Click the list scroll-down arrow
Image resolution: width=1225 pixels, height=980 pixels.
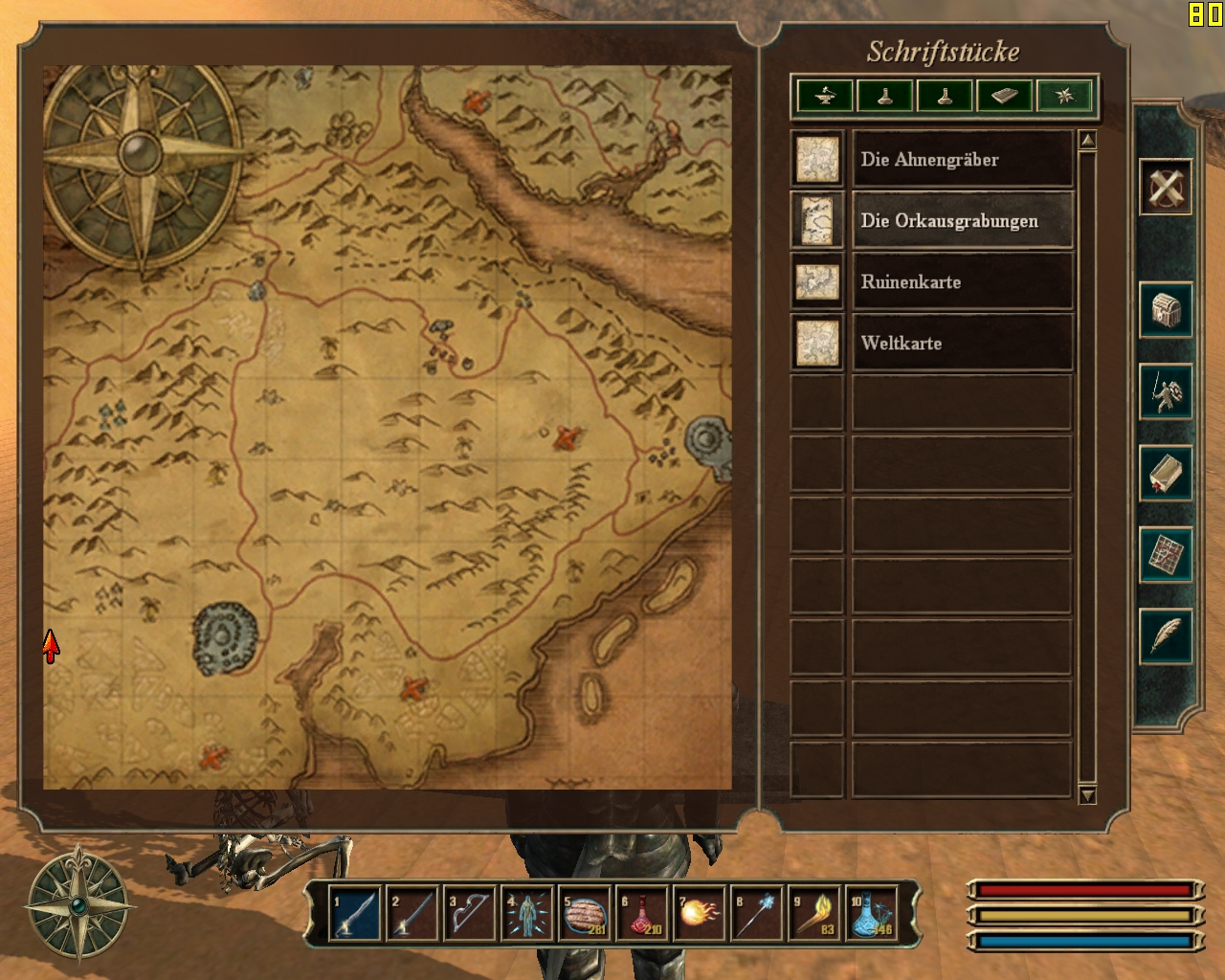point(1087,795)
